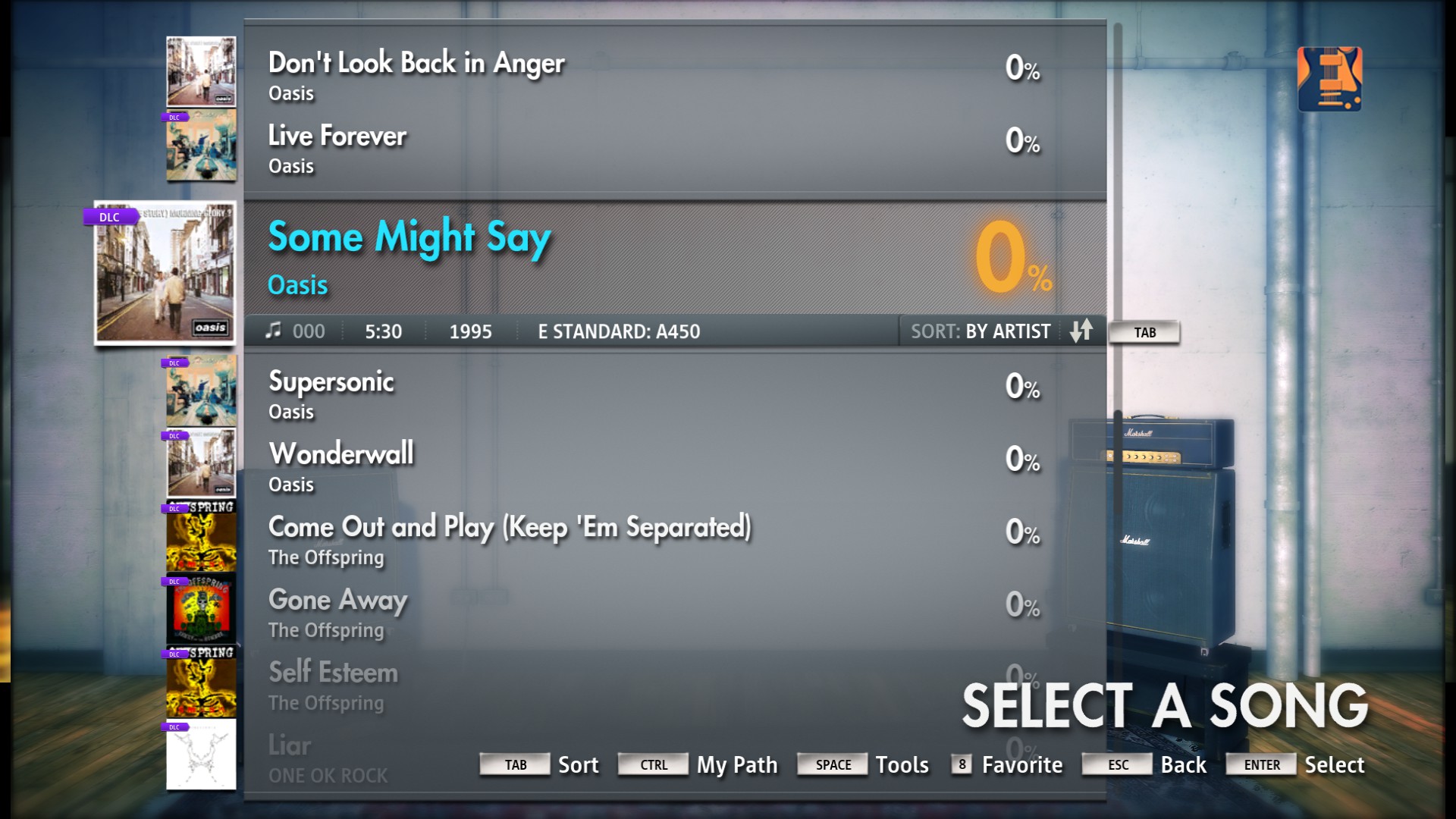Click the My Path label at the bottom
1456x819 pixels.
(736, 764)
